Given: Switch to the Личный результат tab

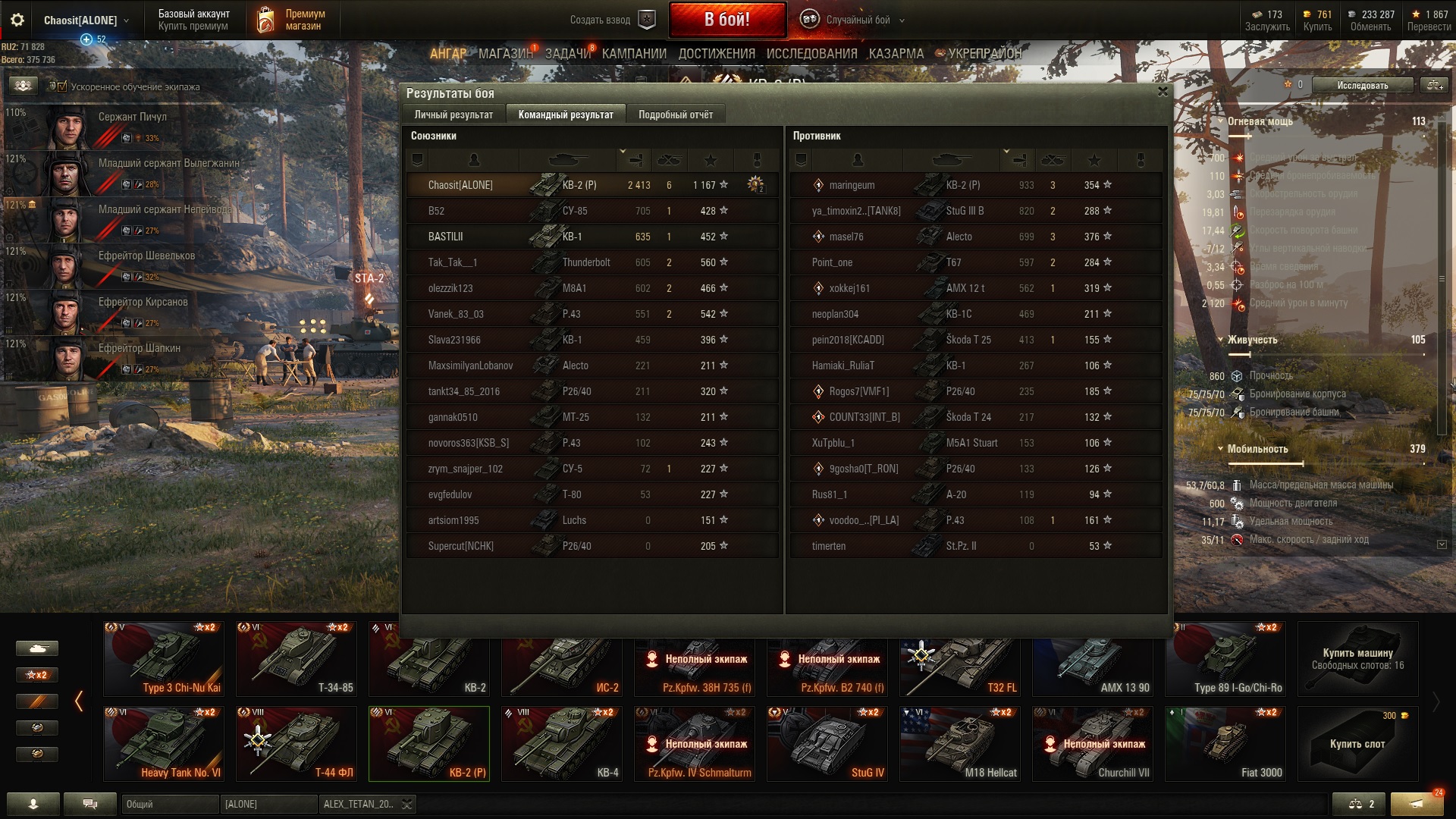Looking at the screenshot, I should coord(453,115).
